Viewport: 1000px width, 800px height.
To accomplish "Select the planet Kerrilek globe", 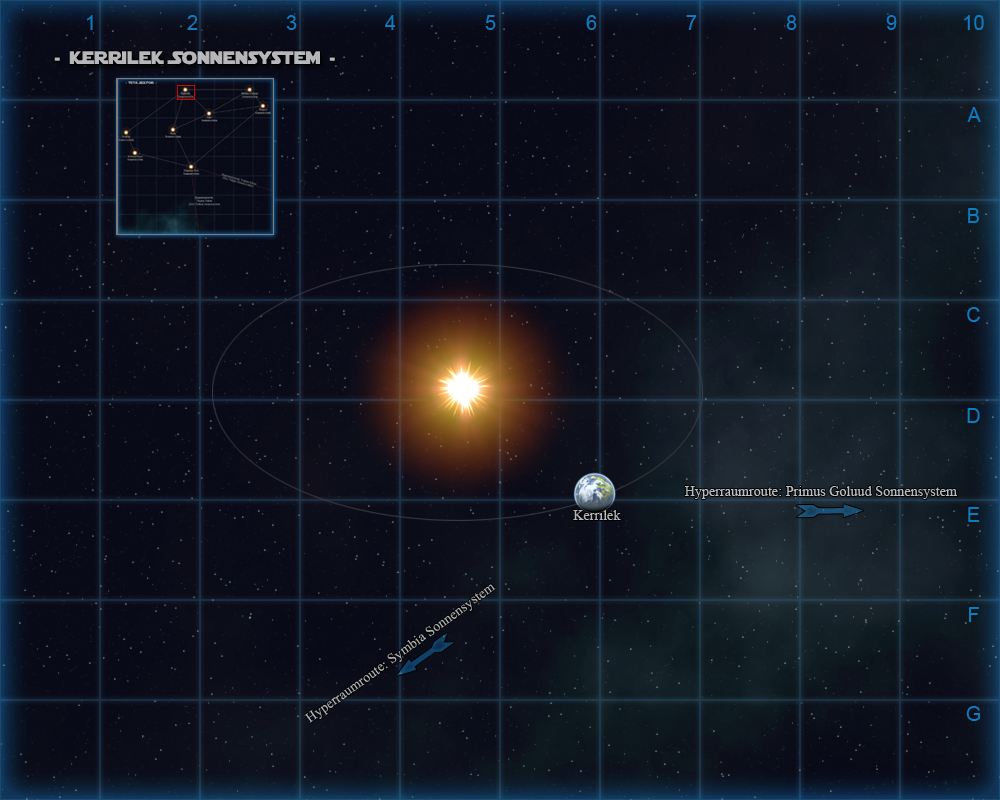I will click(x=594, y=491).
